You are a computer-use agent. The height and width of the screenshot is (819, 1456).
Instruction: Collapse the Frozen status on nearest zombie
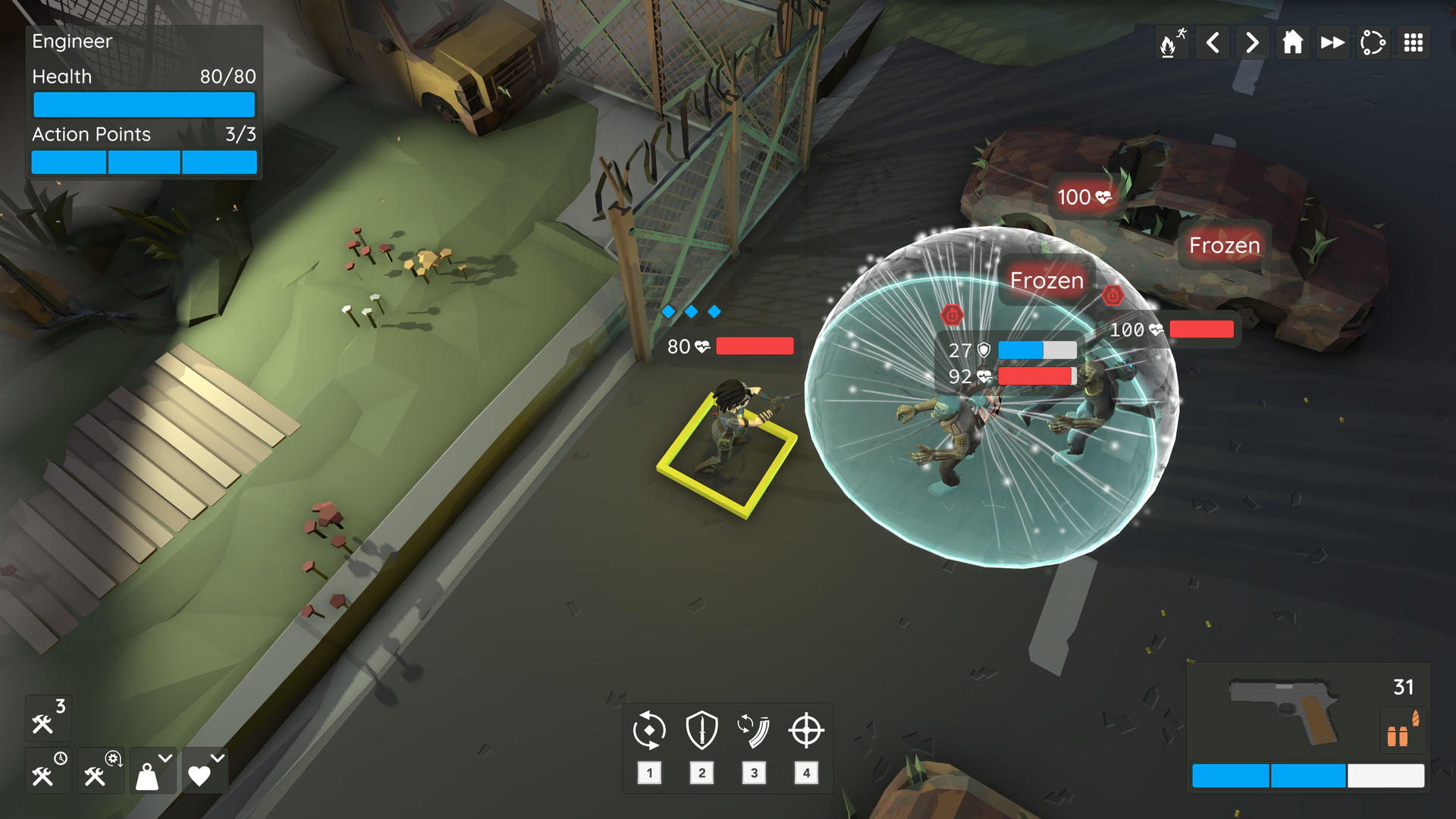point(1046,281)
